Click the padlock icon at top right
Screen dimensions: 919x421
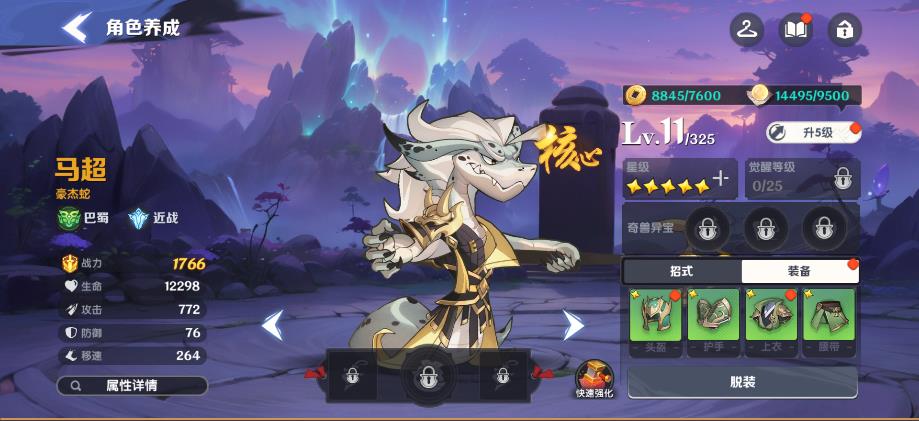[845, 30]
